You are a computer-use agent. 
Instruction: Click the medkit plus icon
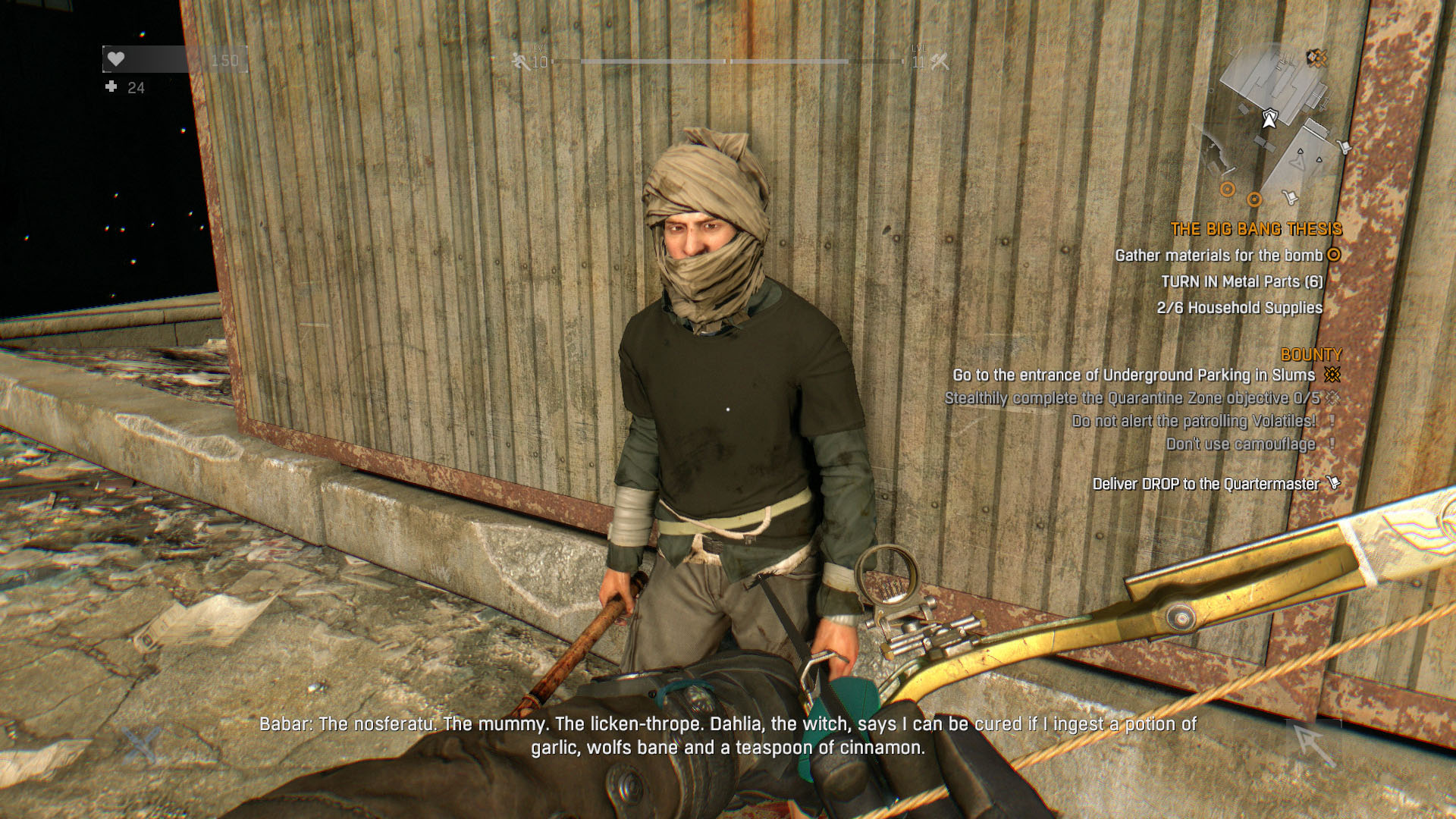111,87
